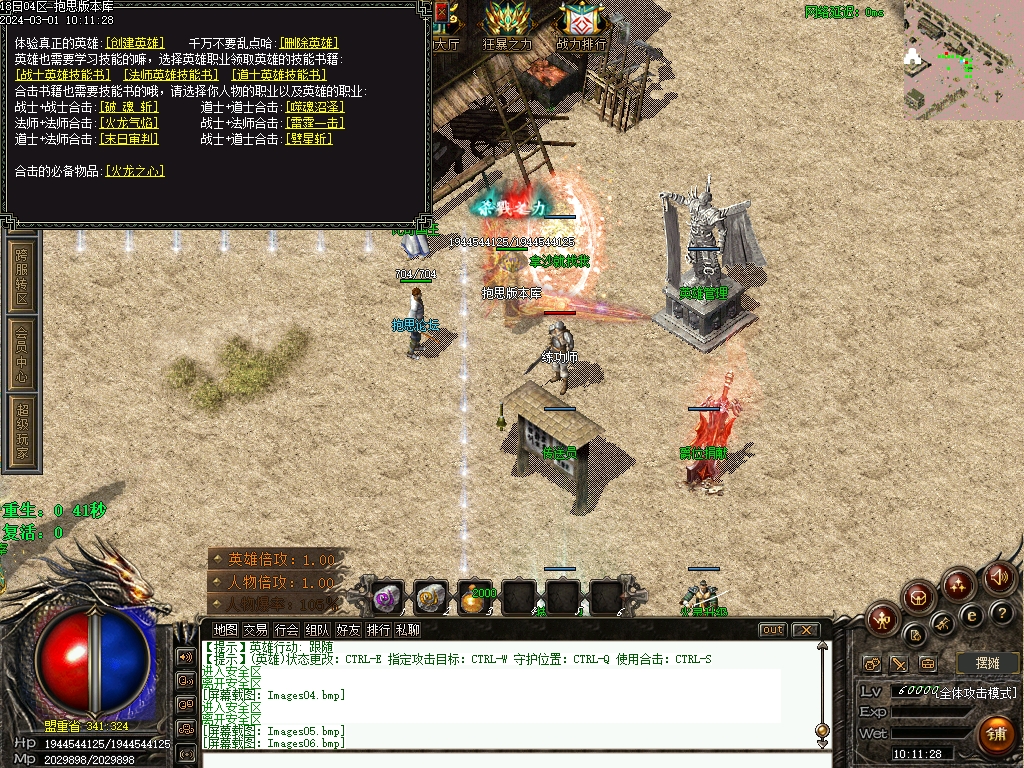The height and width of the screenshot is (768, 1024).
Task: Open the 超级玩家 side button
Action: click(22, 432)
